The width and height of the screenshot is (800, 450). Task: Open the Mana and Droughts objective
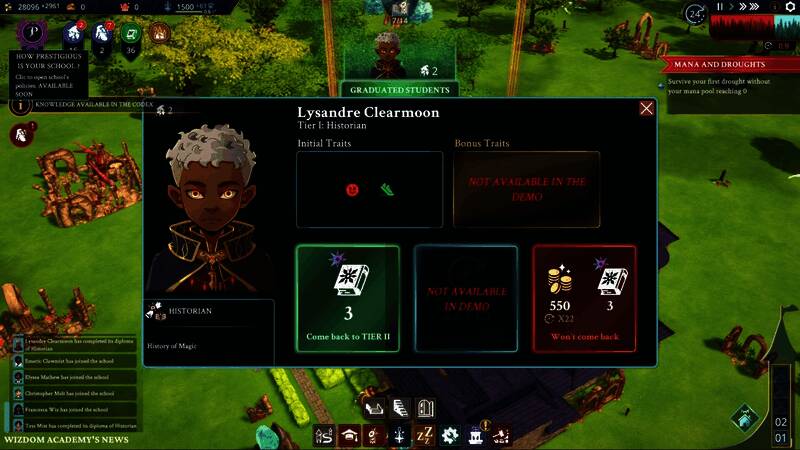tap(728, 64)
